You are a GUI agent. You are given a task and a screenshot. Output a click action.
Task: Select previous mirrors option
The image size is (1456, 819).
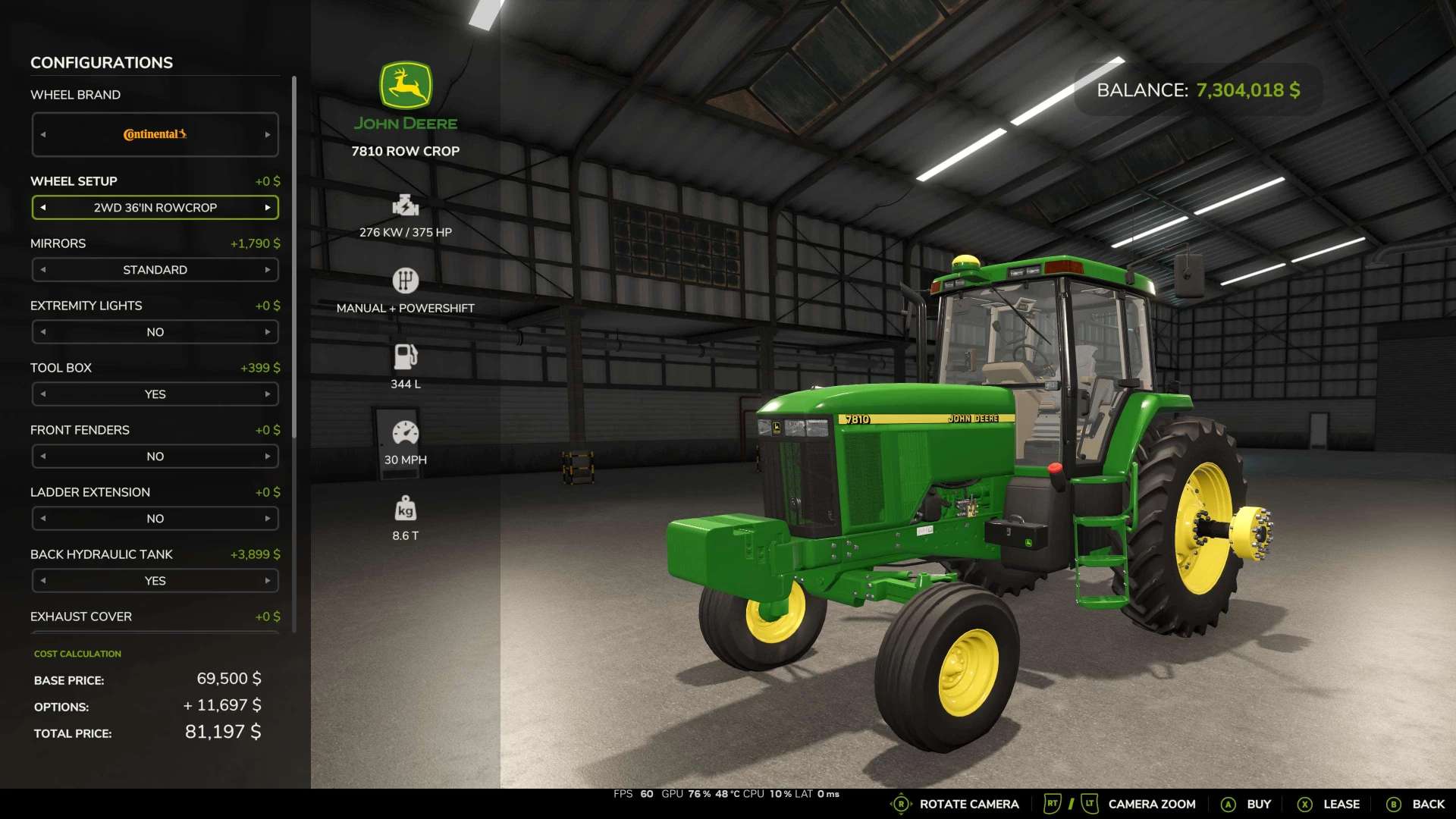43,270
